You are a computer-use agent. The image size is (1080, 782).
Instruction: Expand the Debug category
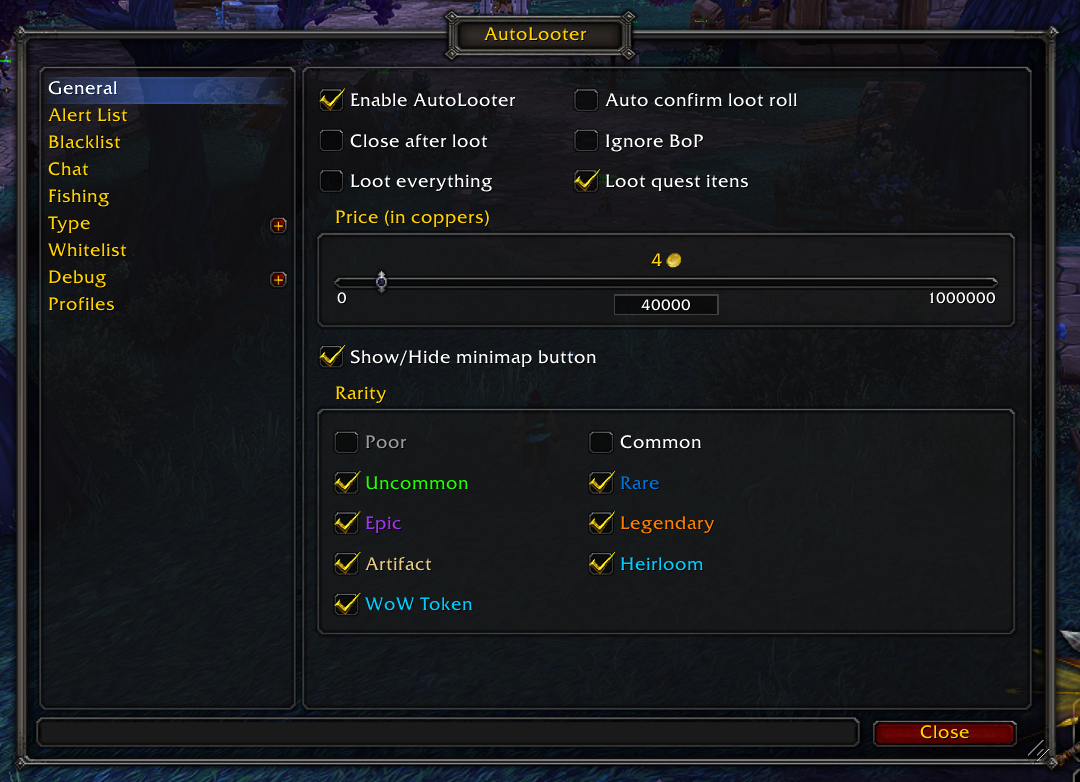pyautogui.click(x=278, y=279)
